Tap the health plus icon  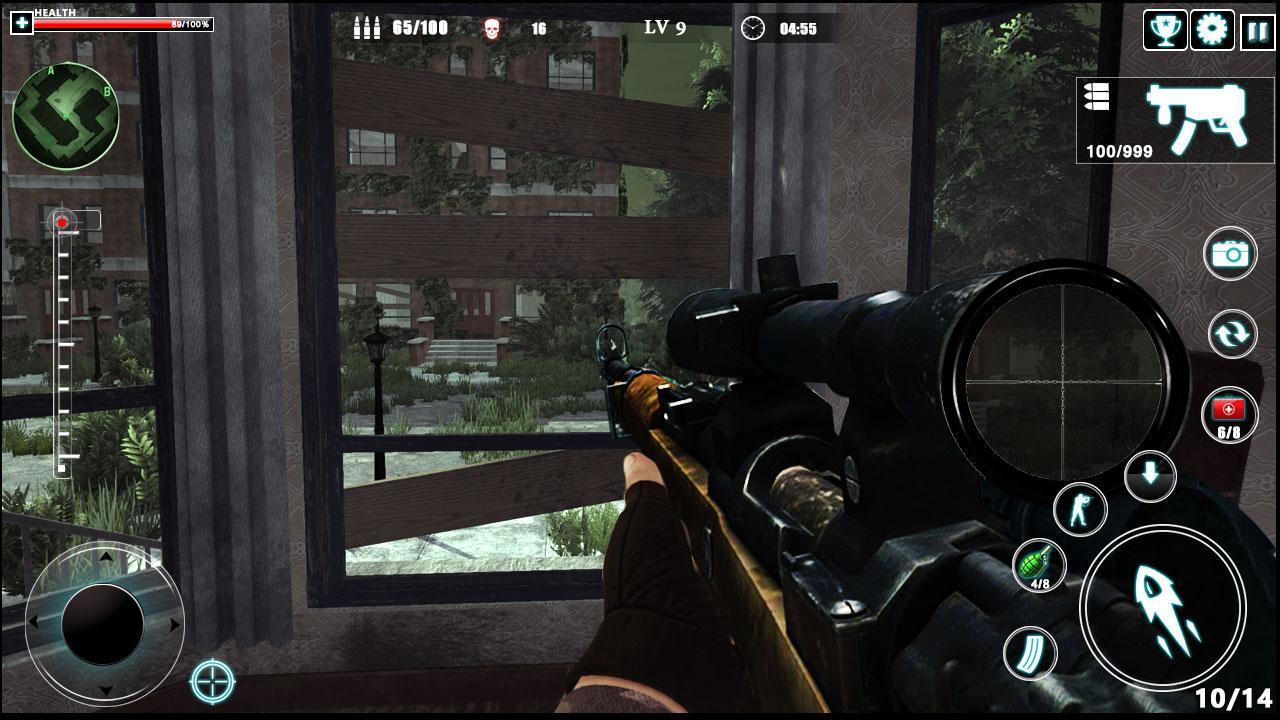[x=21, y=22]
